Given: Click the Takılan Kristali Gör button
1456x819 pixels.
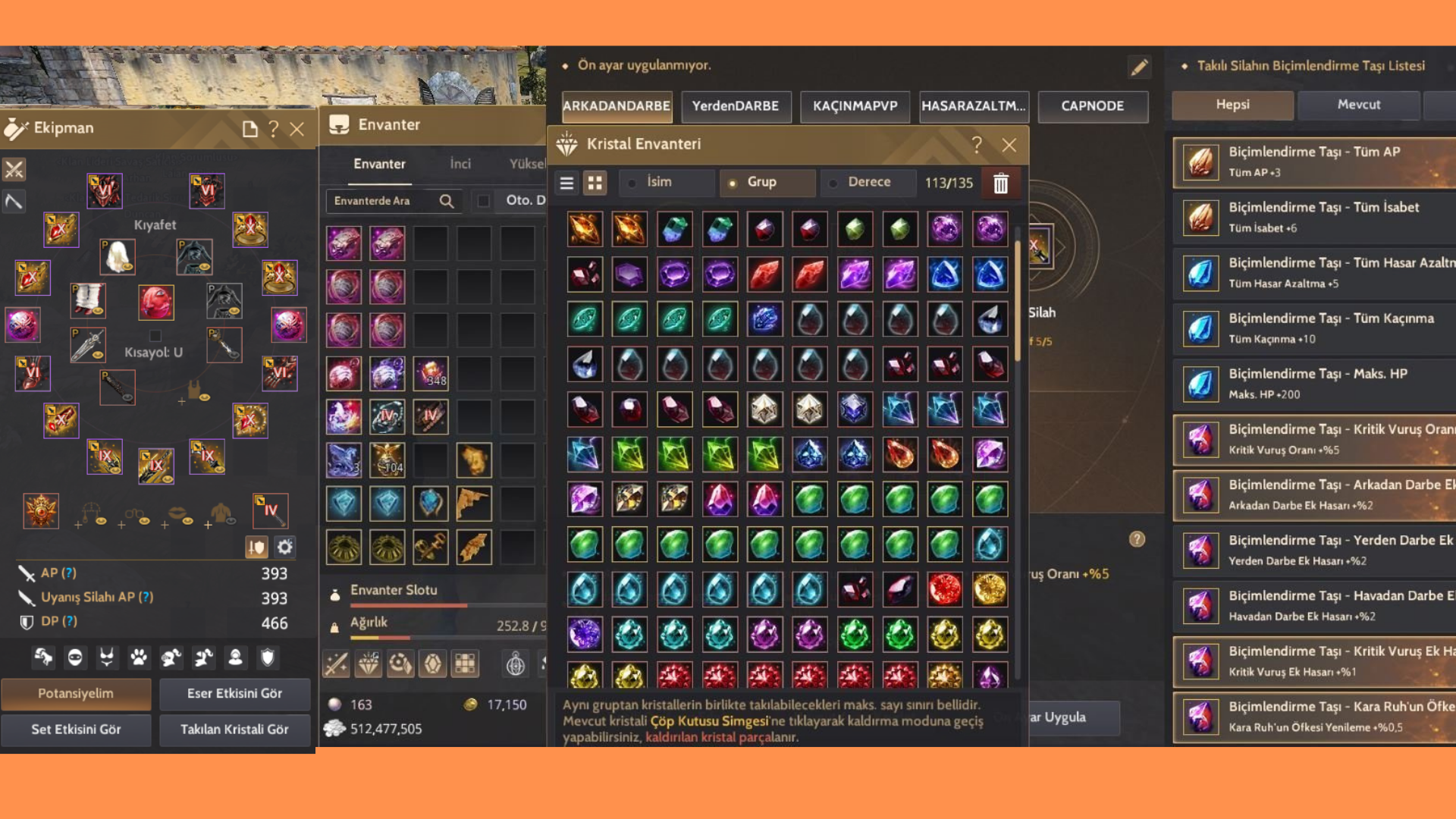Looking at the screenshot, I should coord(234,730).
